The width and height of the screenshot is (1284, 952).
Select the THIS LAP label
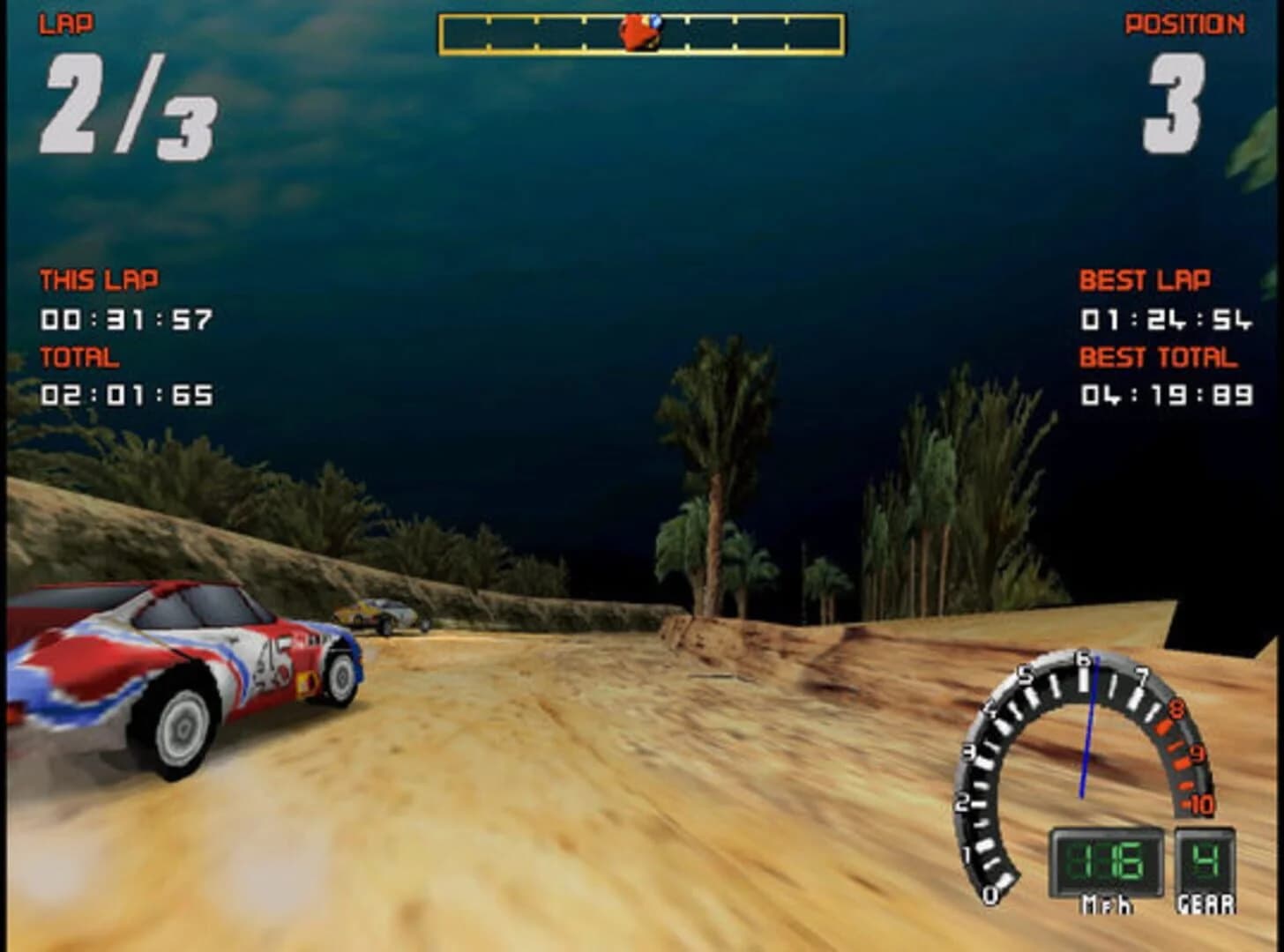click(97, 278)
